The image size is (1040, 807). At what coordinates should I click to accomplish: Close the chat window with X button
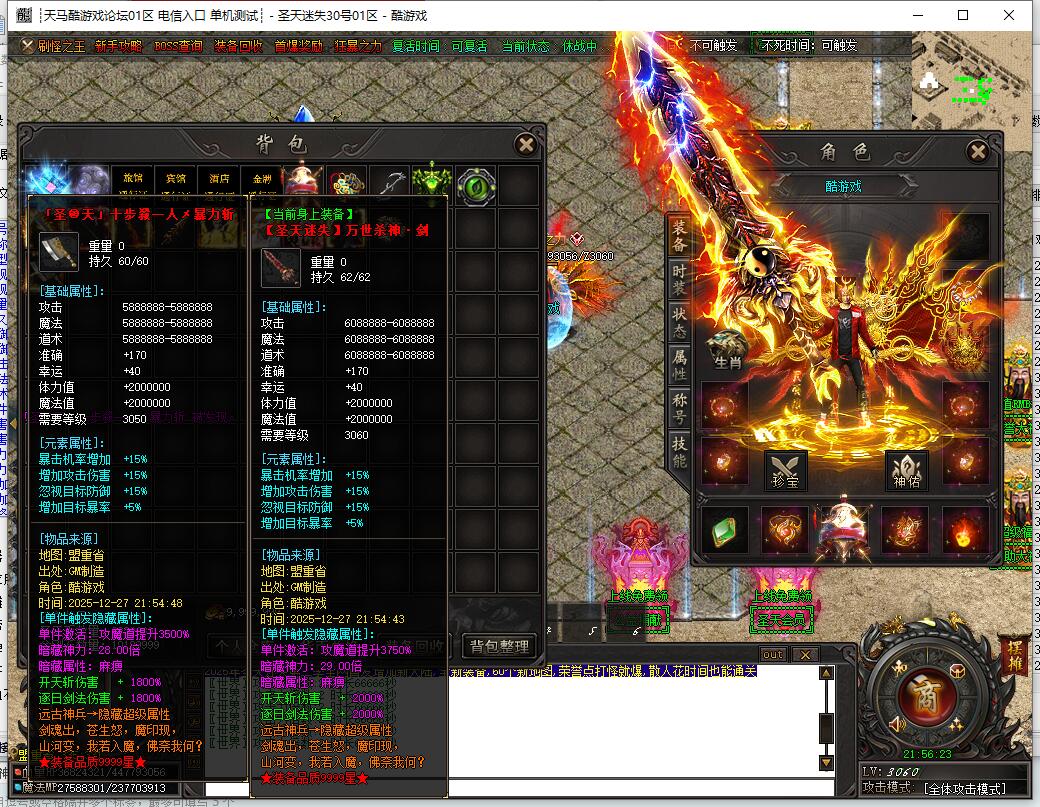(804, 655)
